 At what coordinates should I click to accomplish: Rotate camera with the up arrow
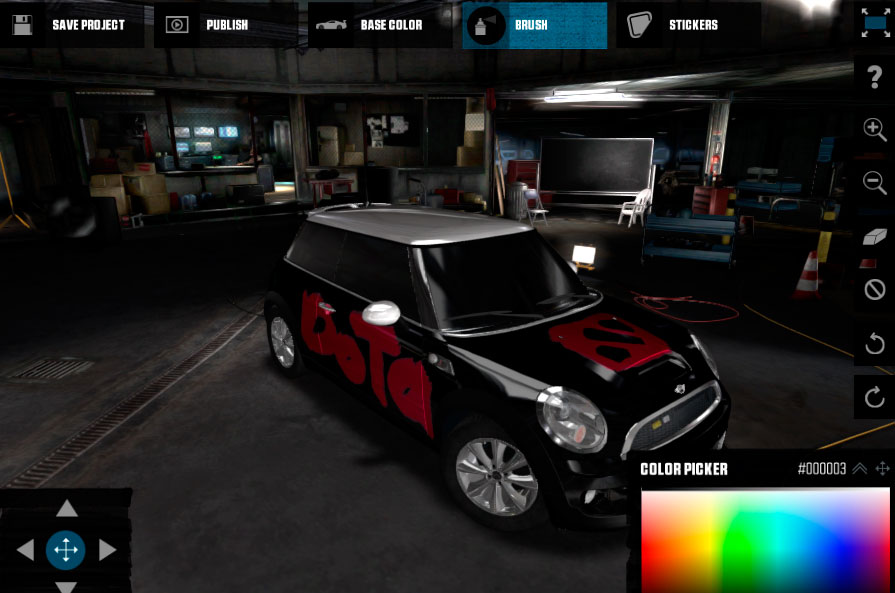pyautogui.click(x=66, y=509)
